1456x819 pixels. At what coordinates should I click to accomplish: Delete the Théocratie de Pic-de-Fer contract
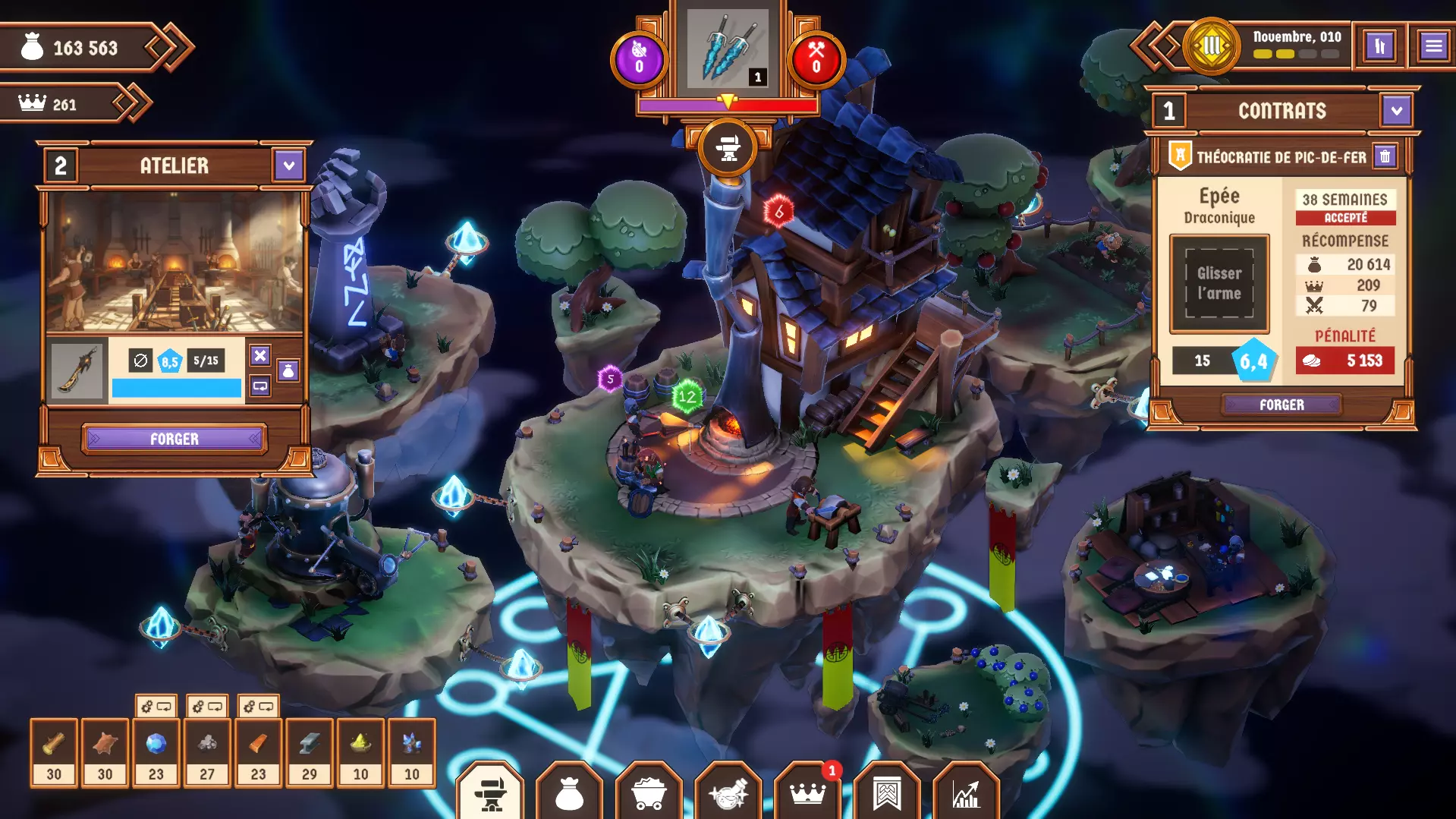pyautogui.click(x=1385, y=157)
